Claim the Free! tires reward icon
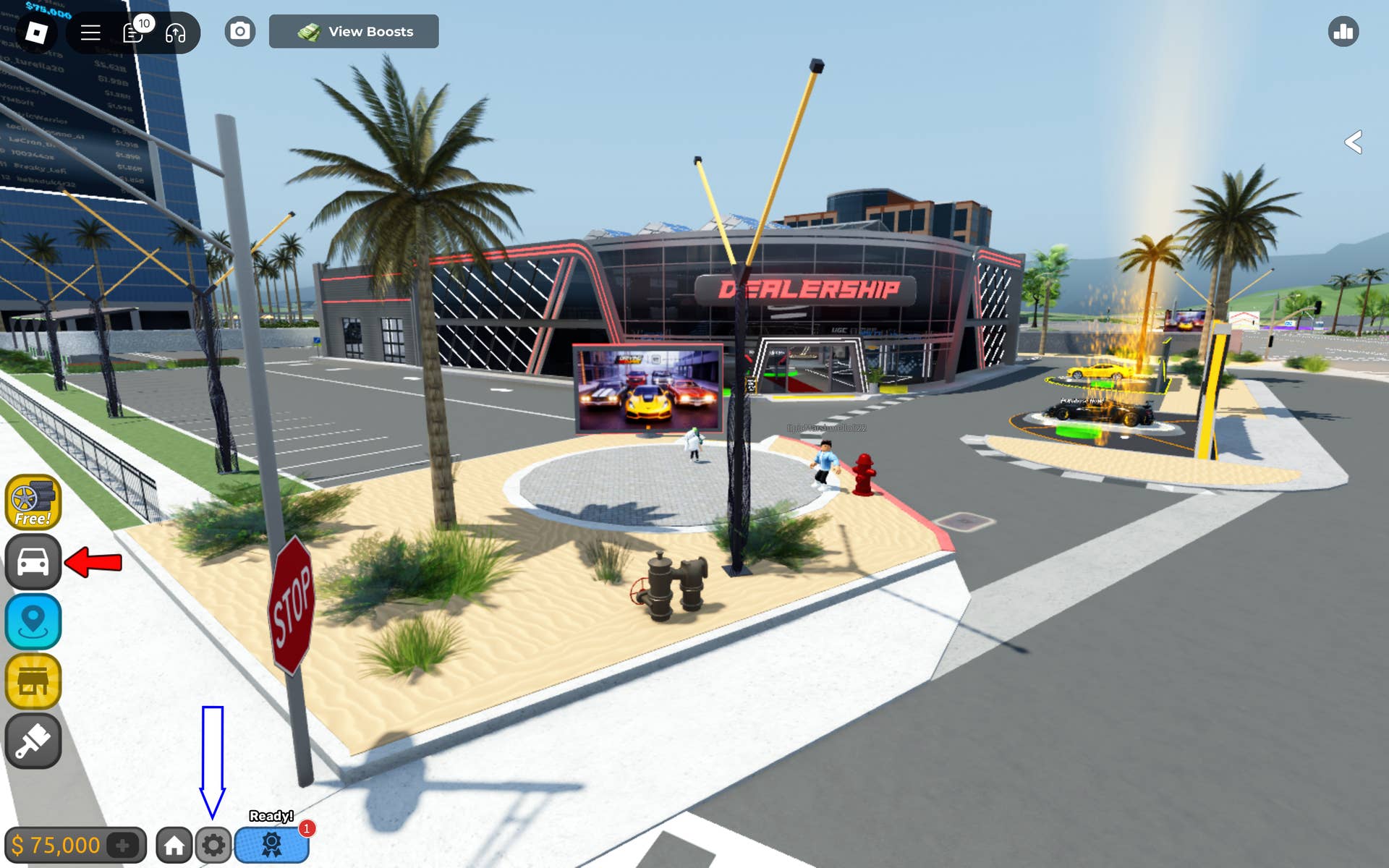This screenshot has width=1389, height=868. click(x=34, y=501)
